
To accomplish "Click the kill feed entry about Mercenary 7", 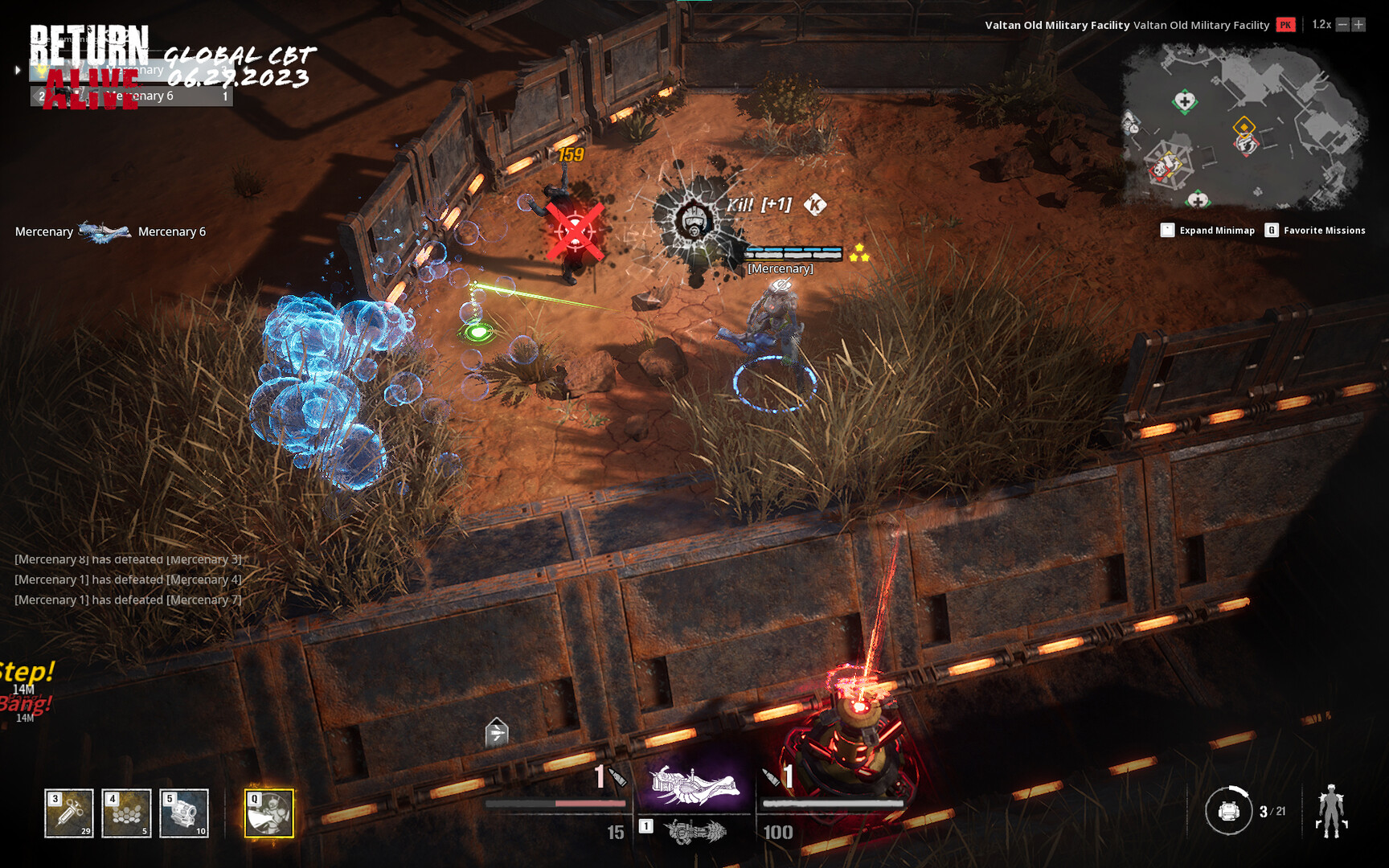I will (127, 599).
